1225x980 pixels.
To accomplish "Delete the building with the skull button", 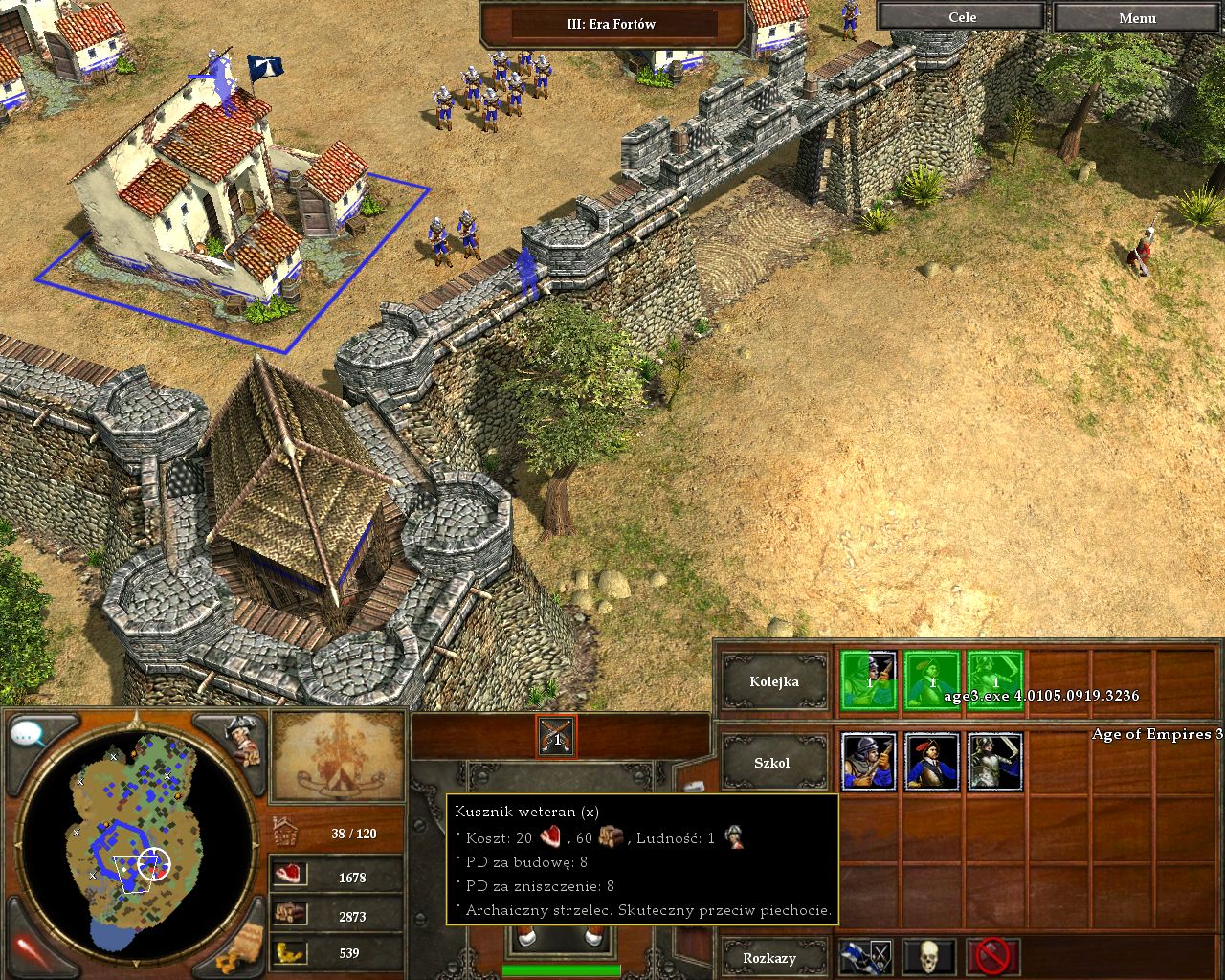I will (928, 957).
